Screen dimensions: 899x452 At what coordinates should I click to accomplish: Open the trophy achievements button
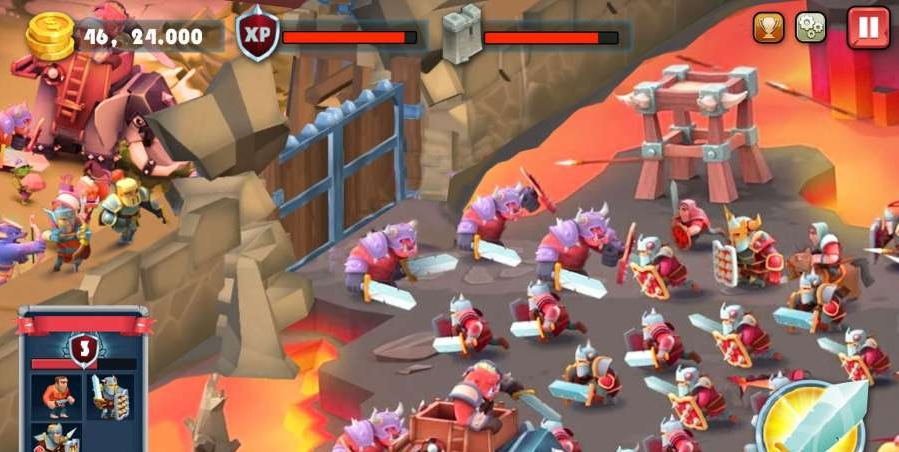(768, 27)
